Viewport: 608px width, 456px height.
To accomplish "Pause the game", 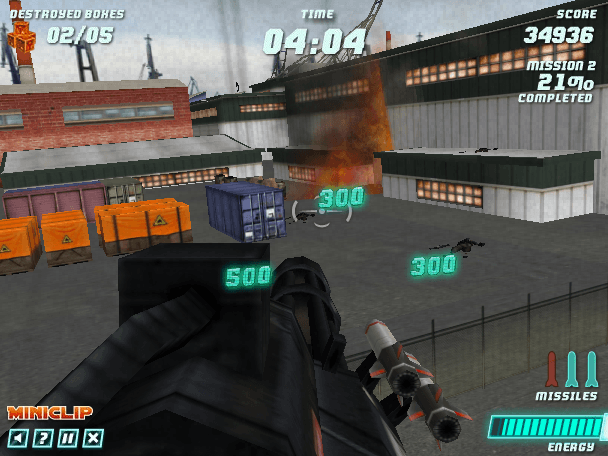I will click(x=67, y=437).
